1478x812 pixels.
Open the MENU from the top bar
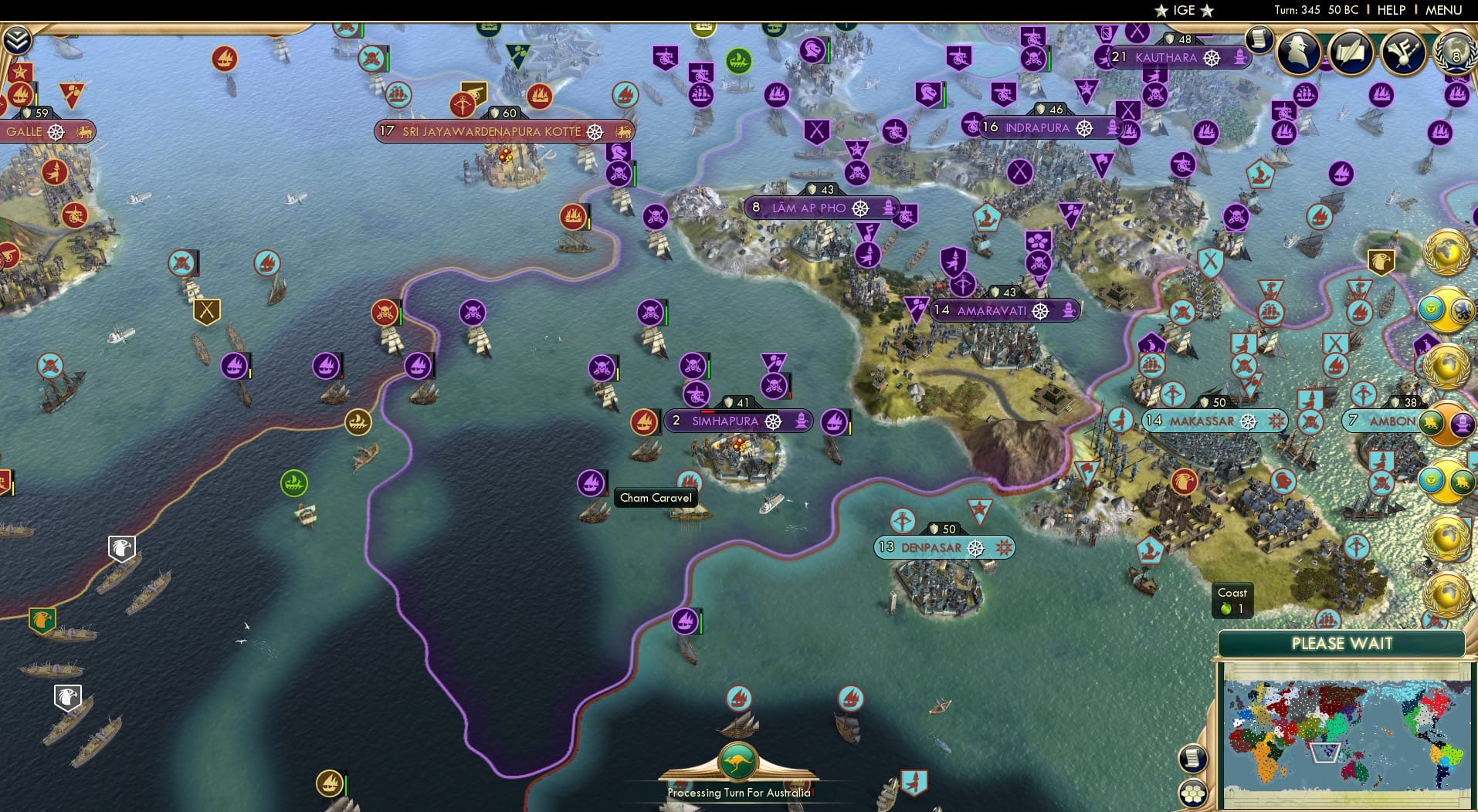pyautogui.click(x=1442, y=10)
